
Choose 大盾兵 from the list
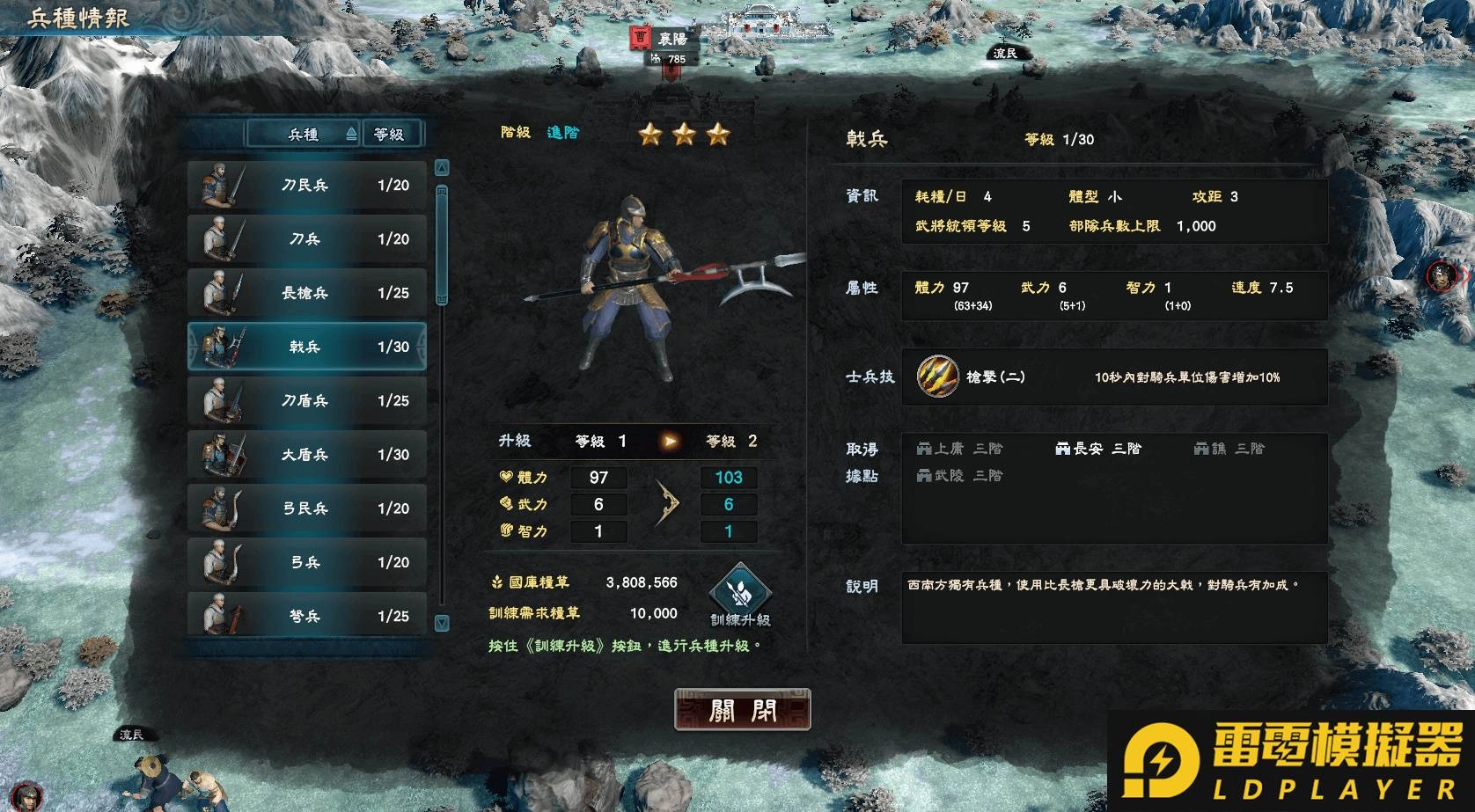[x=306, y=455]
